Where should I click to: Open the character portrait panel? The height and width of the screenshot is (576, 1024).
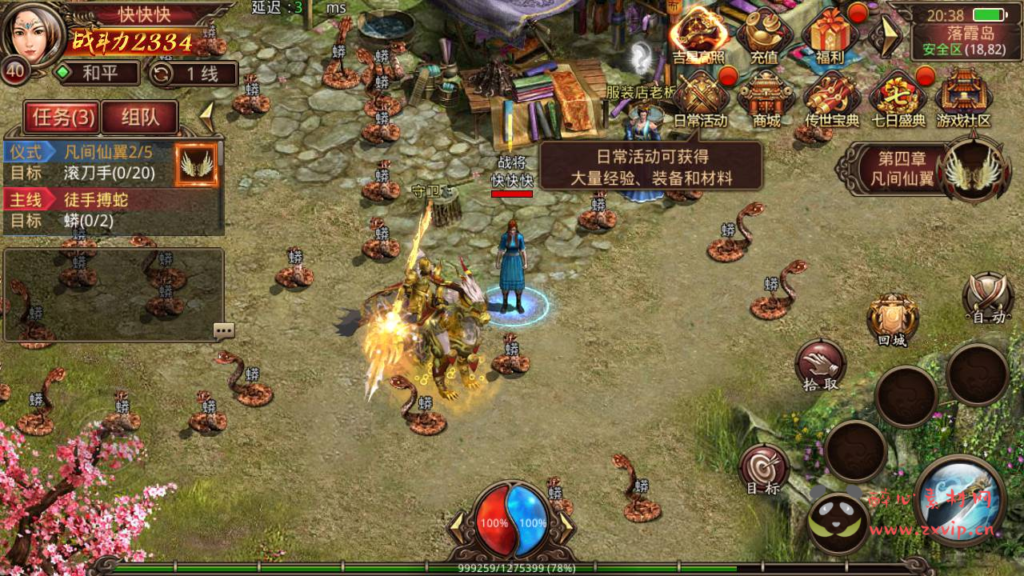[x=33, y=33]
